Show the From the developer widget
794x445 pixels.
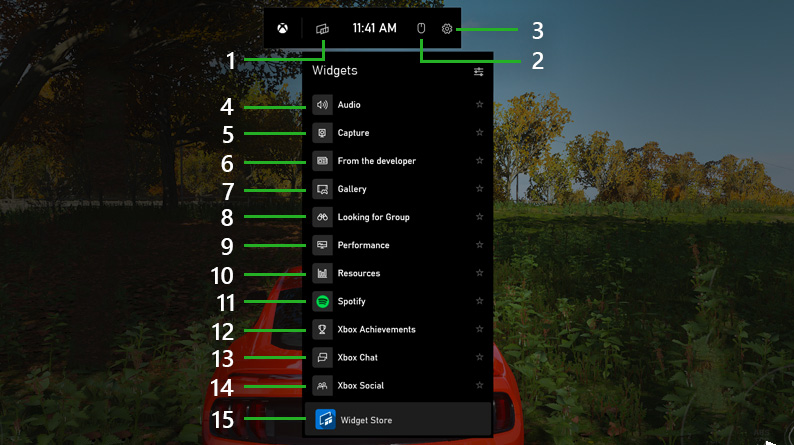coord(376,161)
